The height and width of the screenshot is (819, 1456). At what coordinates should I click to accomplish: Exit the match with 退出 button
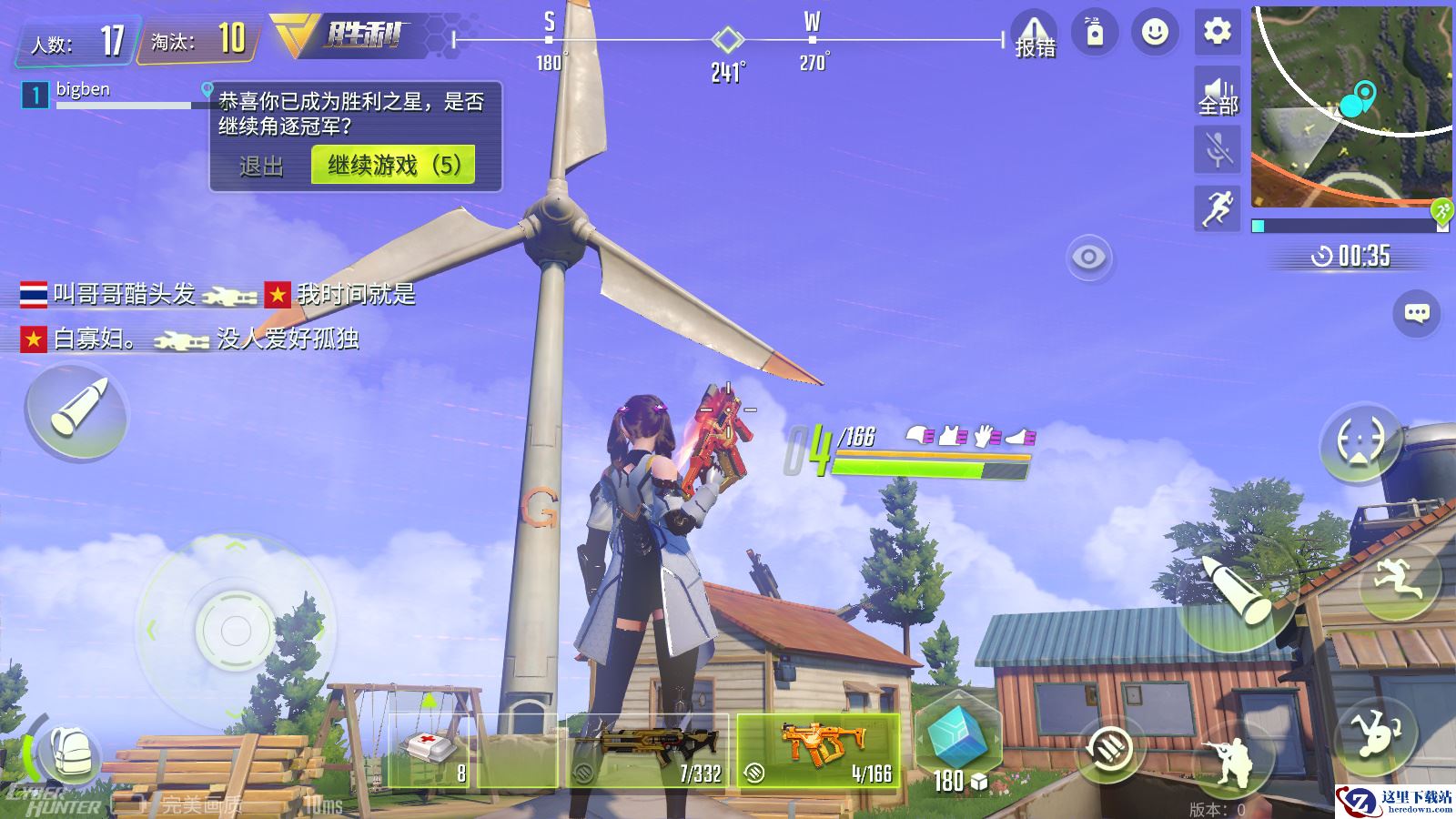[261, 167]
